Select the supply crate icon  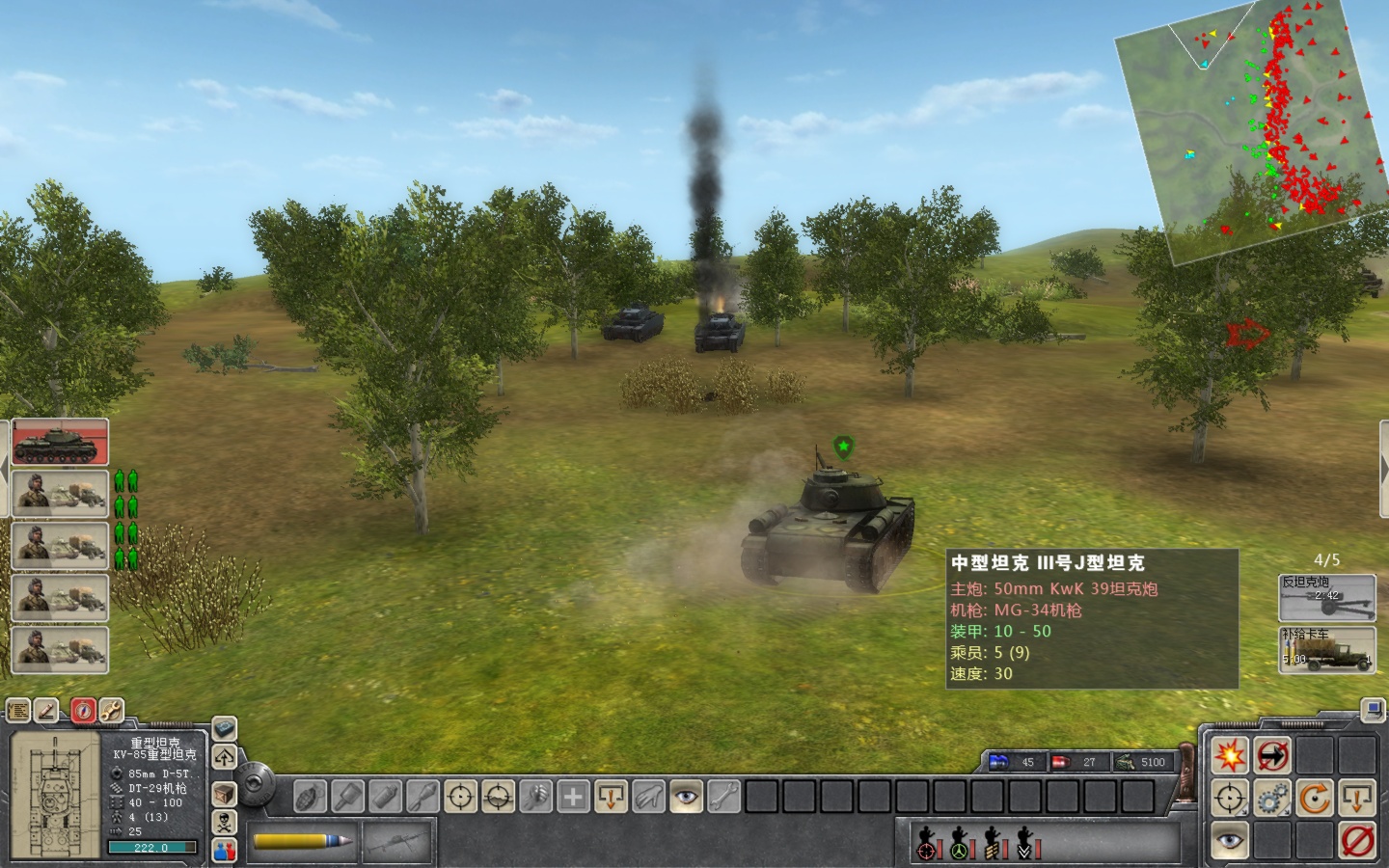pos(222,796)
